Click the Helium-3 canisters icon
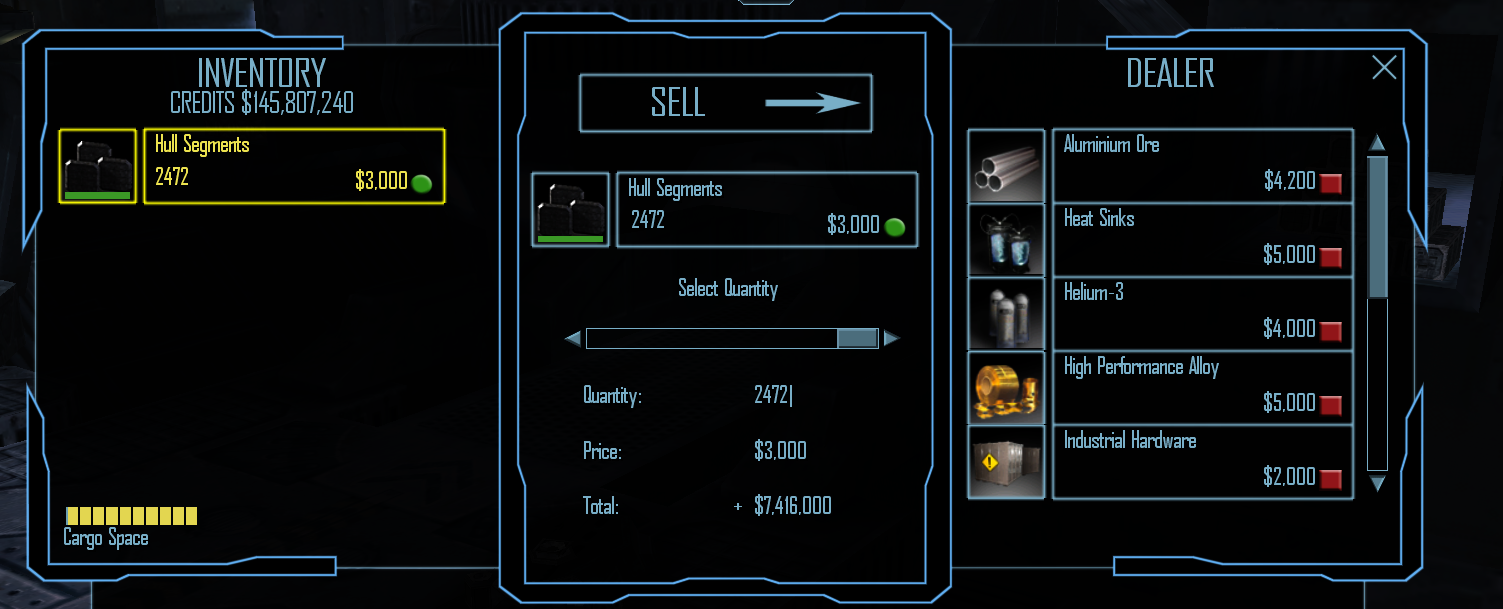 coord(1006,314)
